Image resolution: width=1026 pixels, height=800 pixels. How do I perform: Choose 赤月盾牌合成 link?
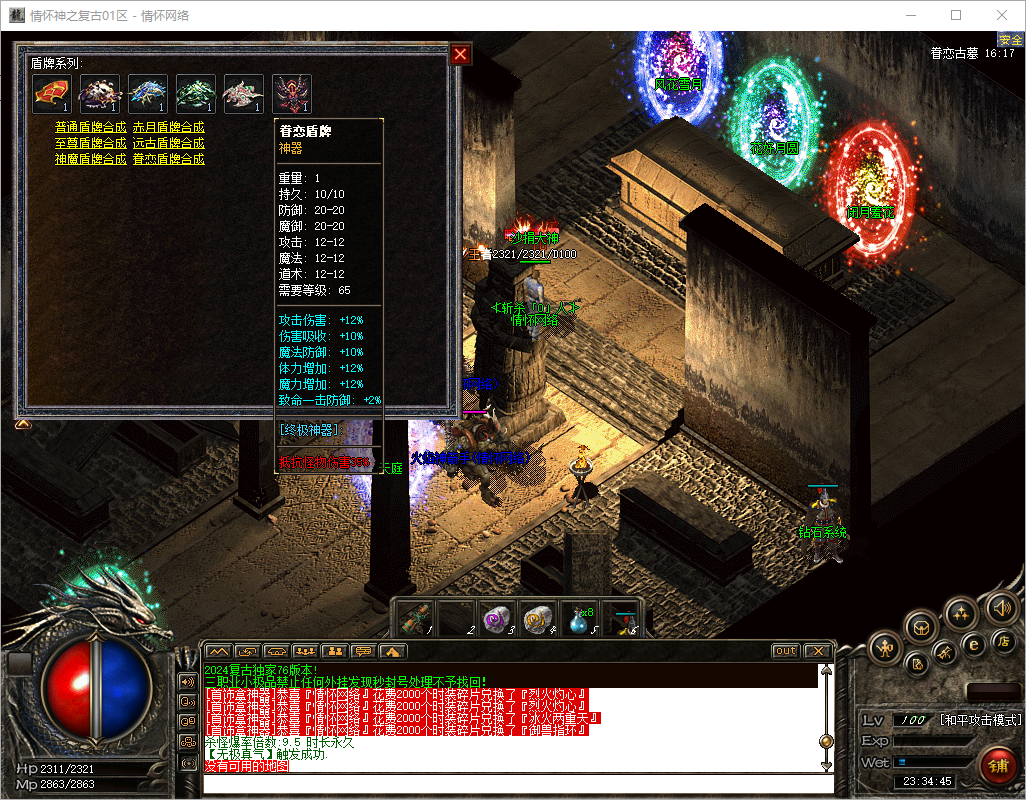point(169,128)
